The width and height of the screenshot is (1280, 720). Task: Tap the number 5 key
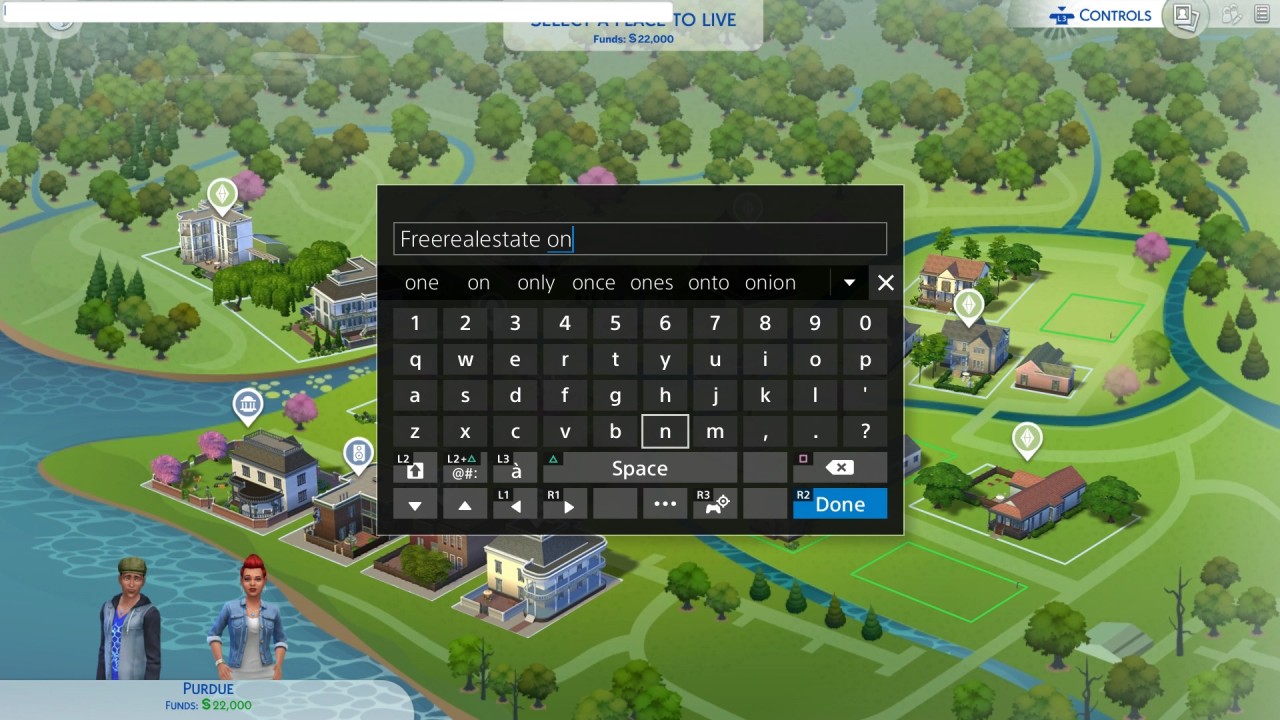[615, 323]
